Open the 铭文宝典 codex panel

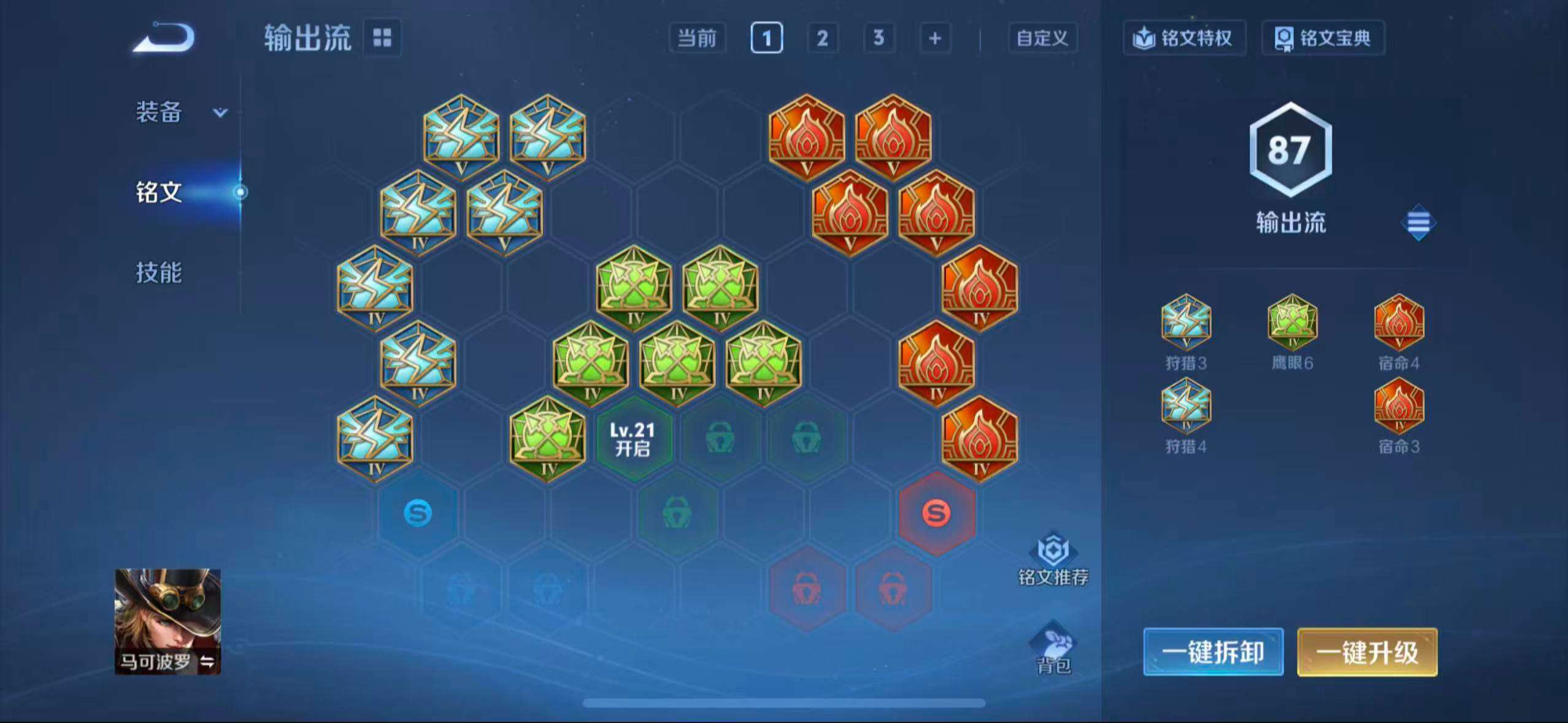point(1323,38)
